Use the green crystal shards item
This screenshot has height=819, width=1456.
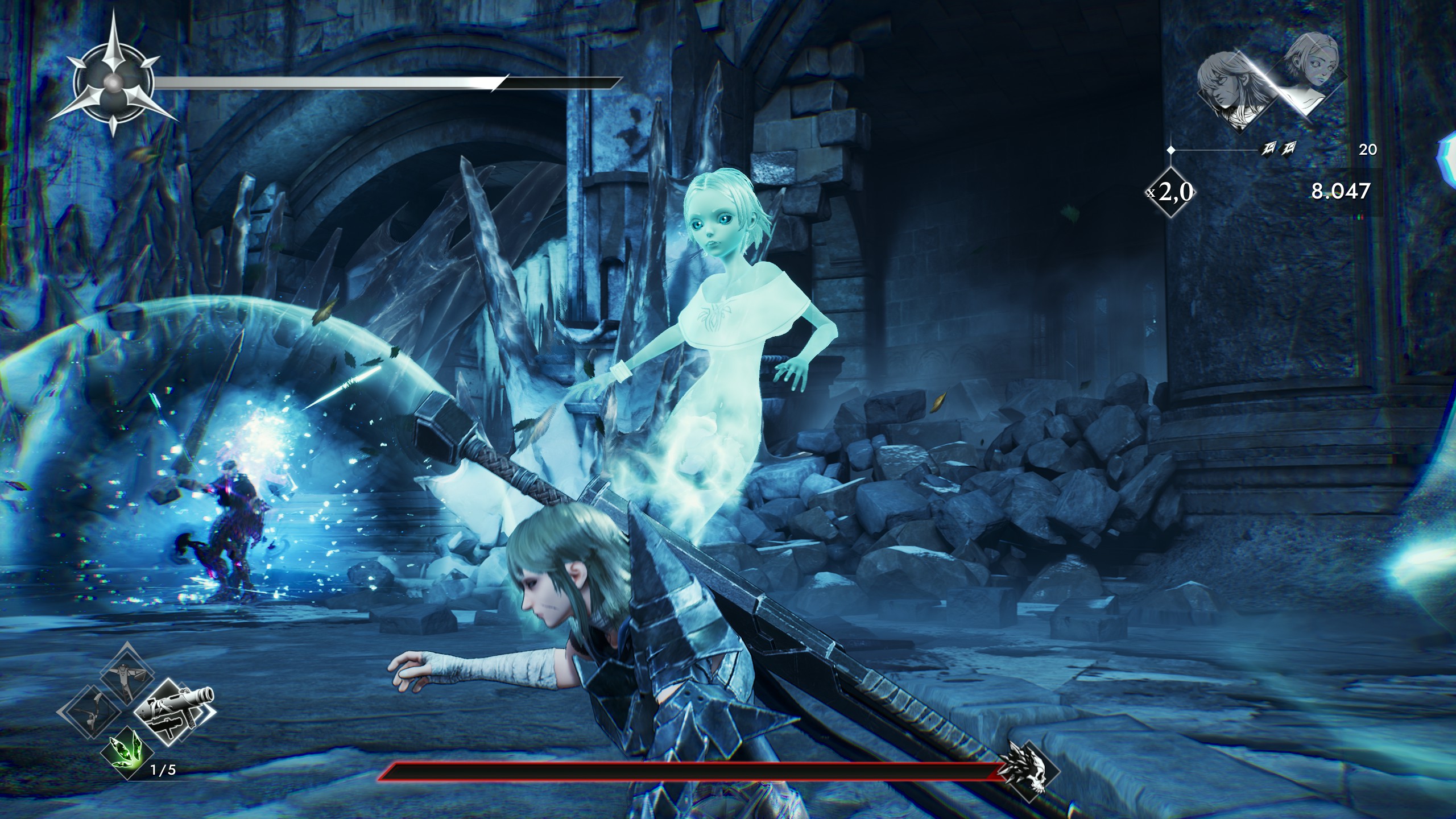point(127,751)
